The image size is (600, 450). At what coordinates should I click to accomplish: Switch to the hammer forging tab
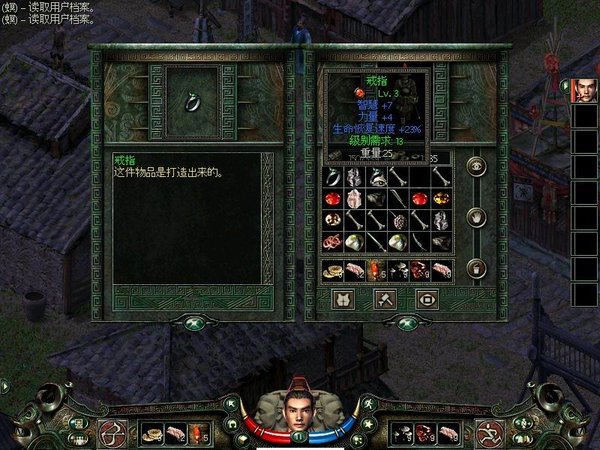383,298
